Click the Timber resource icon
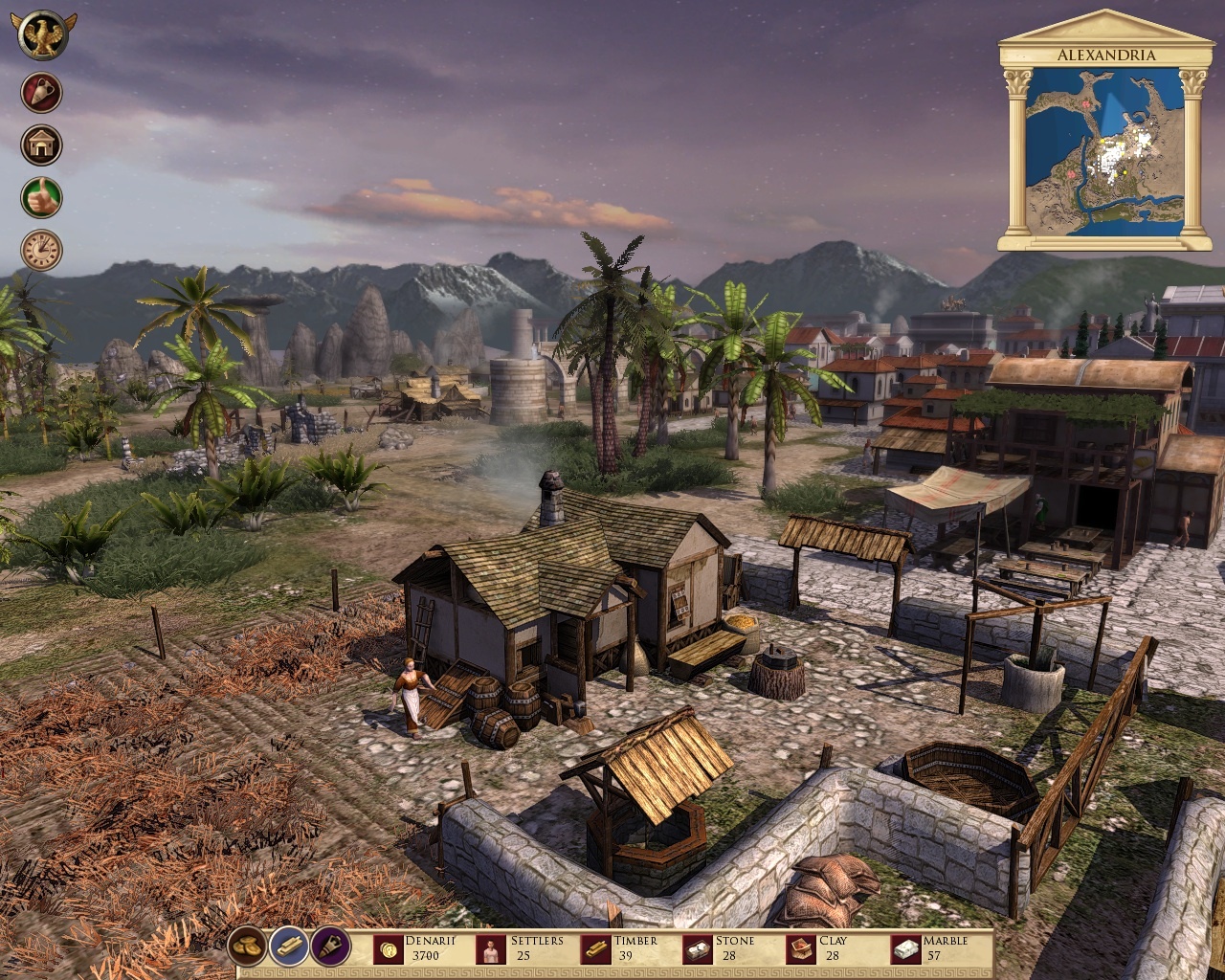 [598, 949]
